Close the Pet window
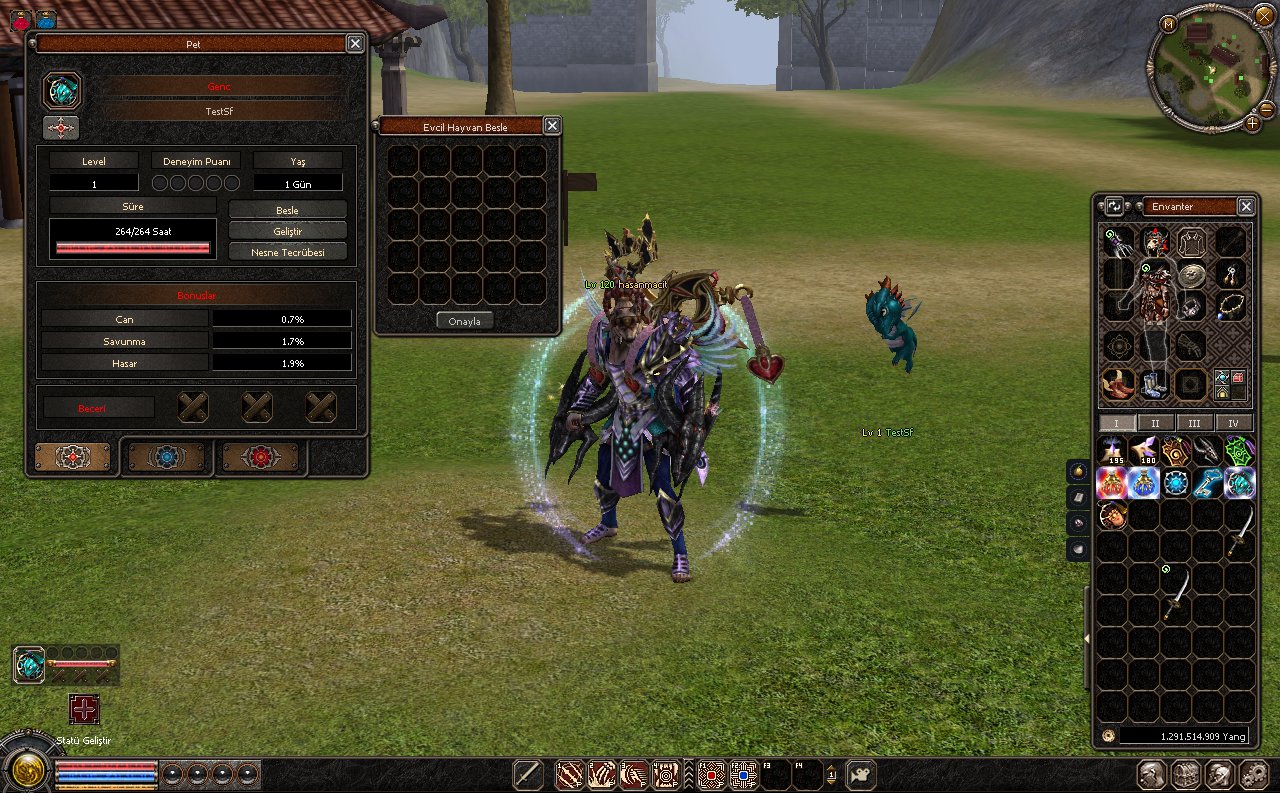Image resolution: width=1280 pixels, height=793 pixels. [355, 43]
